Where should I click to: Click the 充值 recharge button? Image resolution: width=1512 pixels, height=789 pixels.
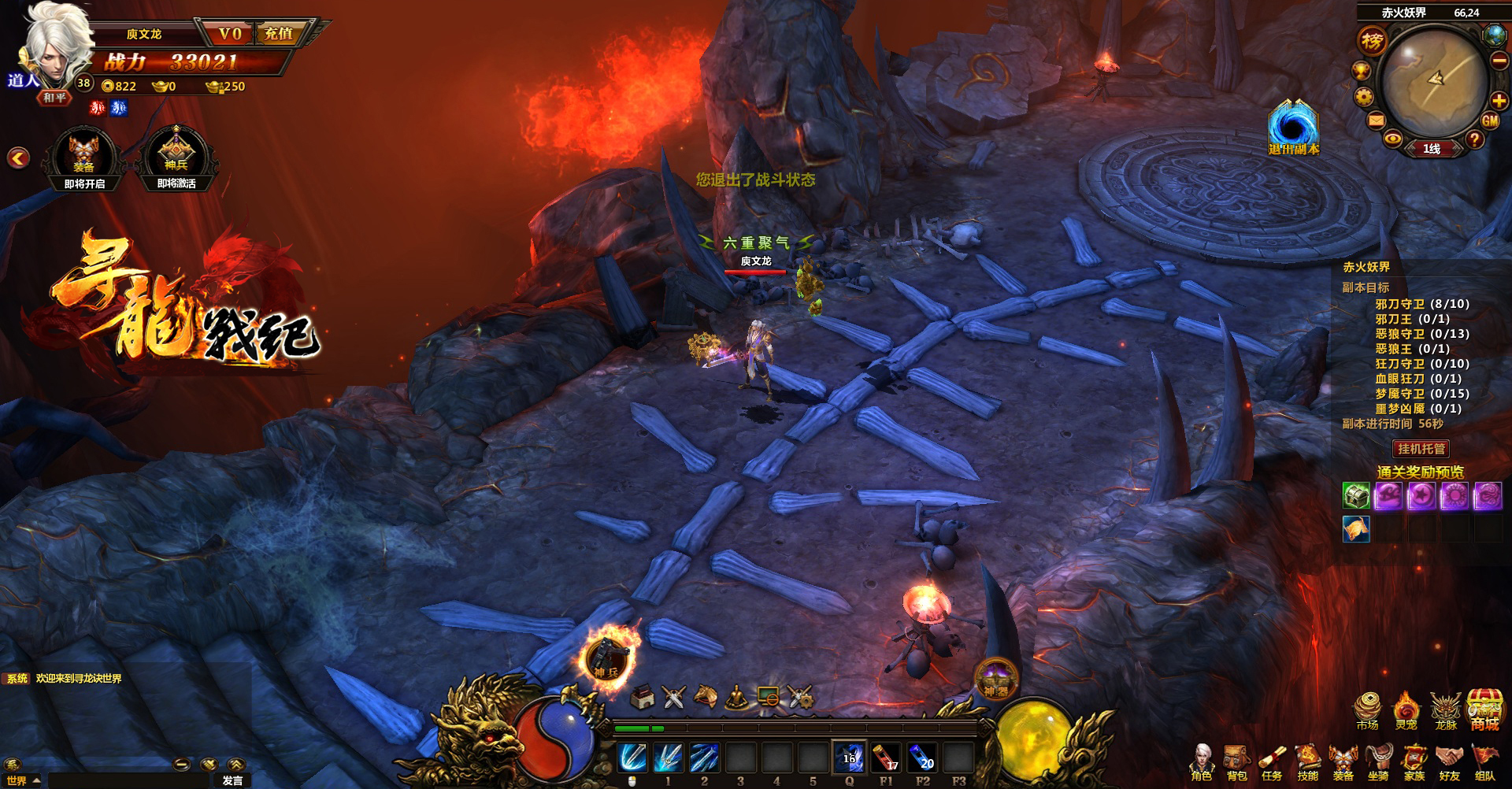[x=278, y=34]
